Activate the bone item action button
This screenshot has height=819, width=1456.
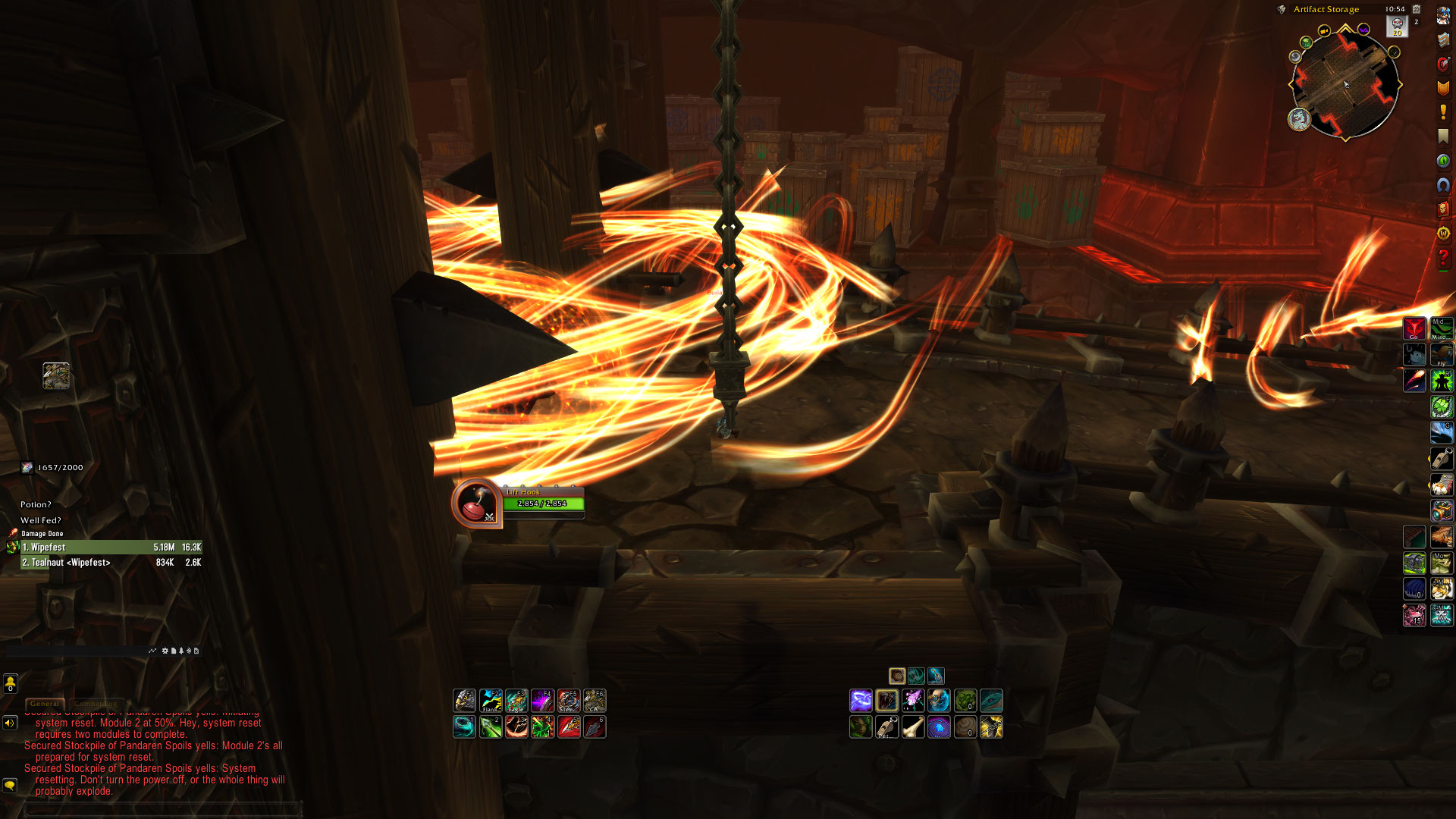pyautogui.click(x=913, y=727)
